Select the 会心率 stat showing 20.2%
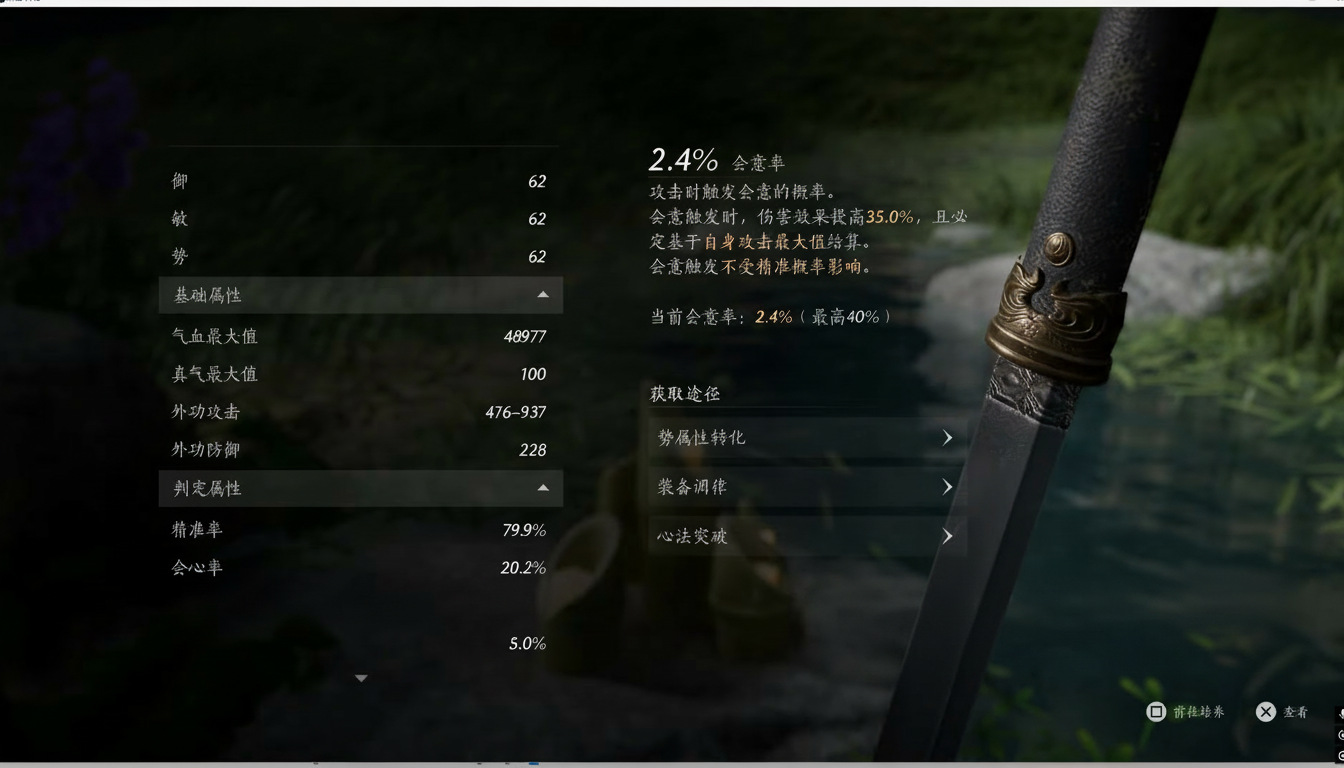1344x768 pixels. 360,567
